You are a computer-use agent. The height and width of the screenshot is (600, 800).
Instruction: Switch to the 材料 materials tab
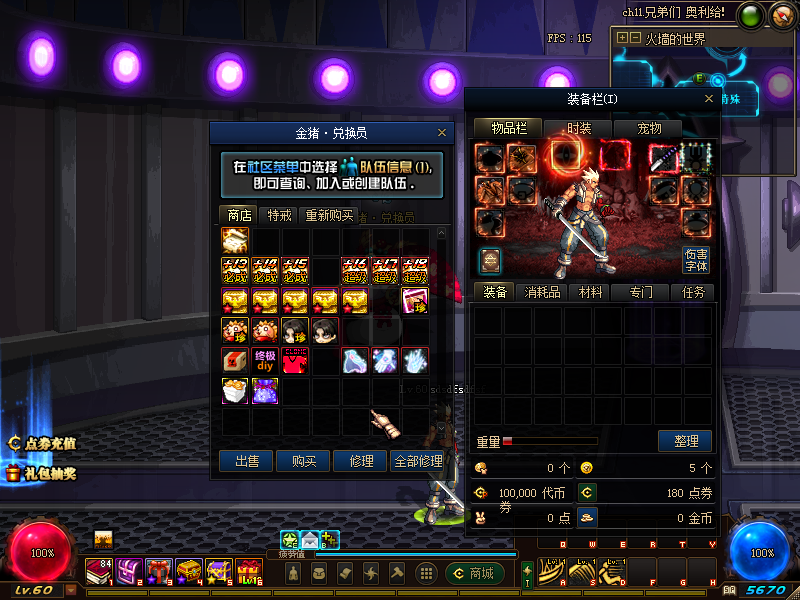pos(591,292)
